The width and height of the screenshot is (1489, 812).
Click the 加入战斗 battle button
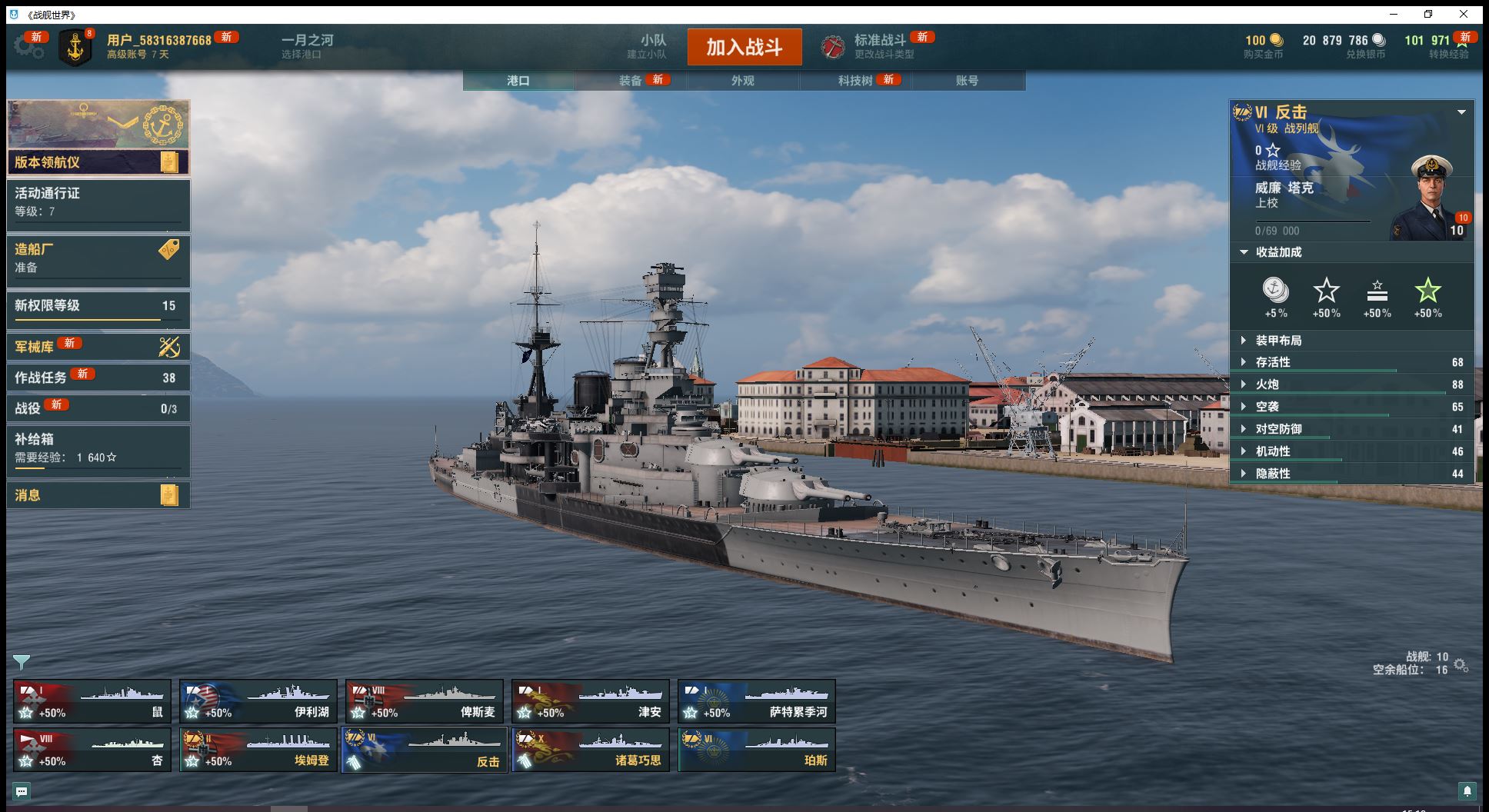pyautogui.click(x=744, y=47)
